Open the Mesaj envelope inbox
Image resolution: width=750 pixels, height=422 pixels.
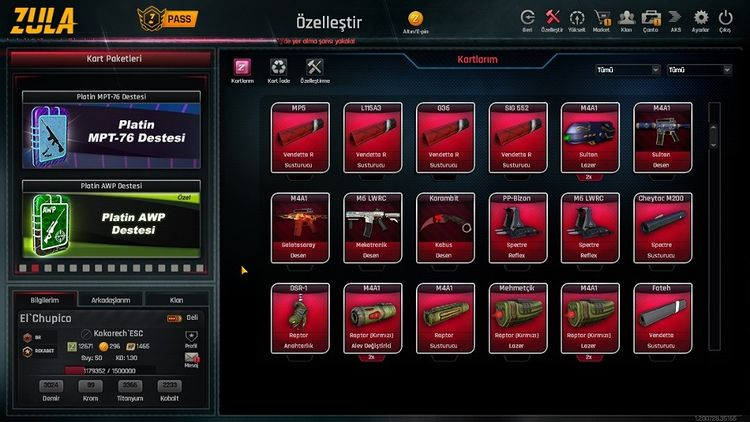pyautogui.click(x=191, y=360)
